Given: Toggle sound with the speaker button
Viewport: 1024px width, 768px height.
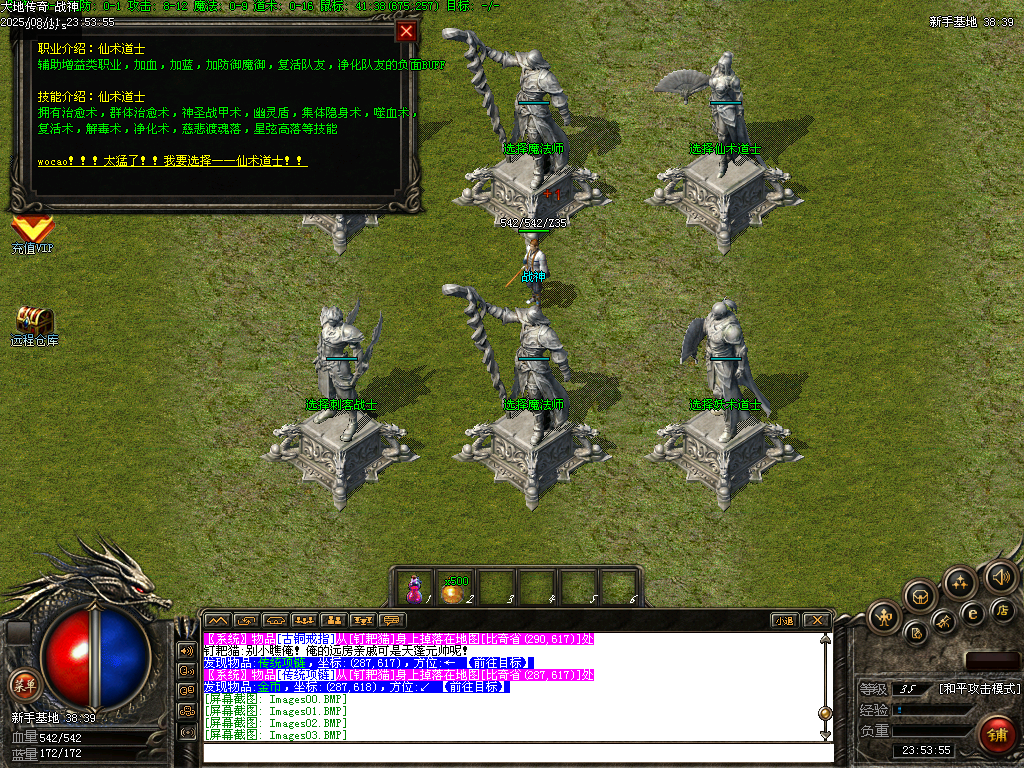Looking at the screenshot, I should tap(1000, 576).
